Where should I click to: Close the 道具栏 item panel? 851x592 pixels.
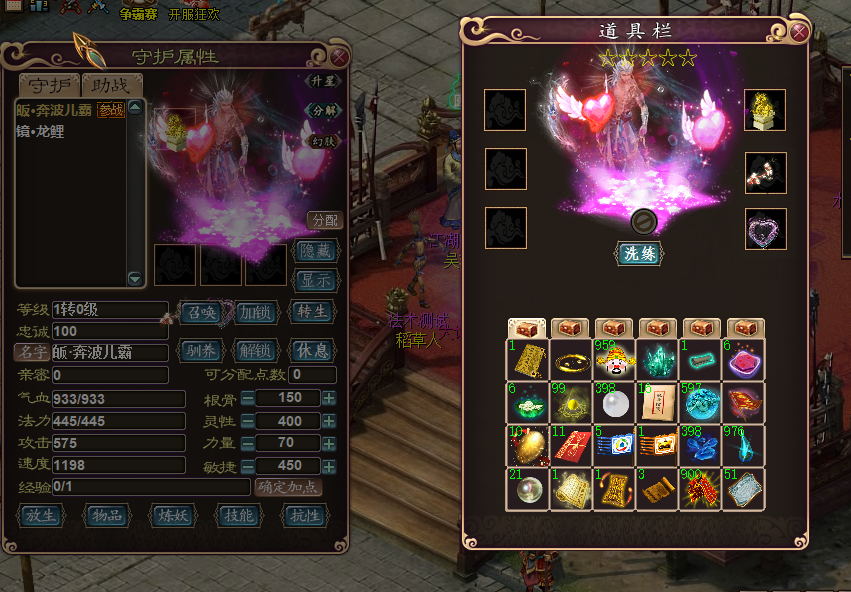pyautogui.click(x=800, y=31)
